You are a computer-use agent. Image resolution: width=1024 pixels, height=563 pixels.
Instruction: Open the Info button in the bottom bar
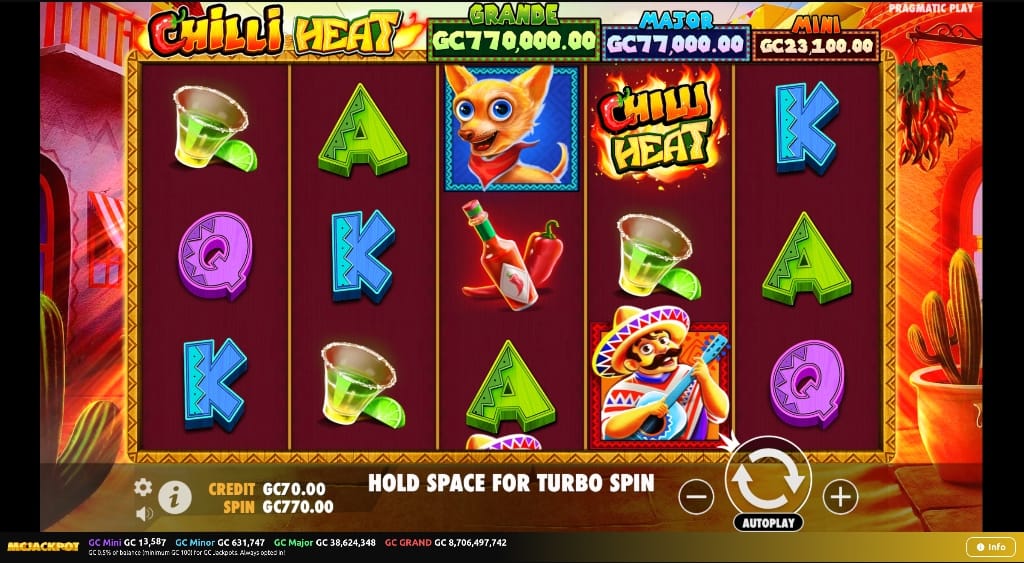tap(990, 547)
